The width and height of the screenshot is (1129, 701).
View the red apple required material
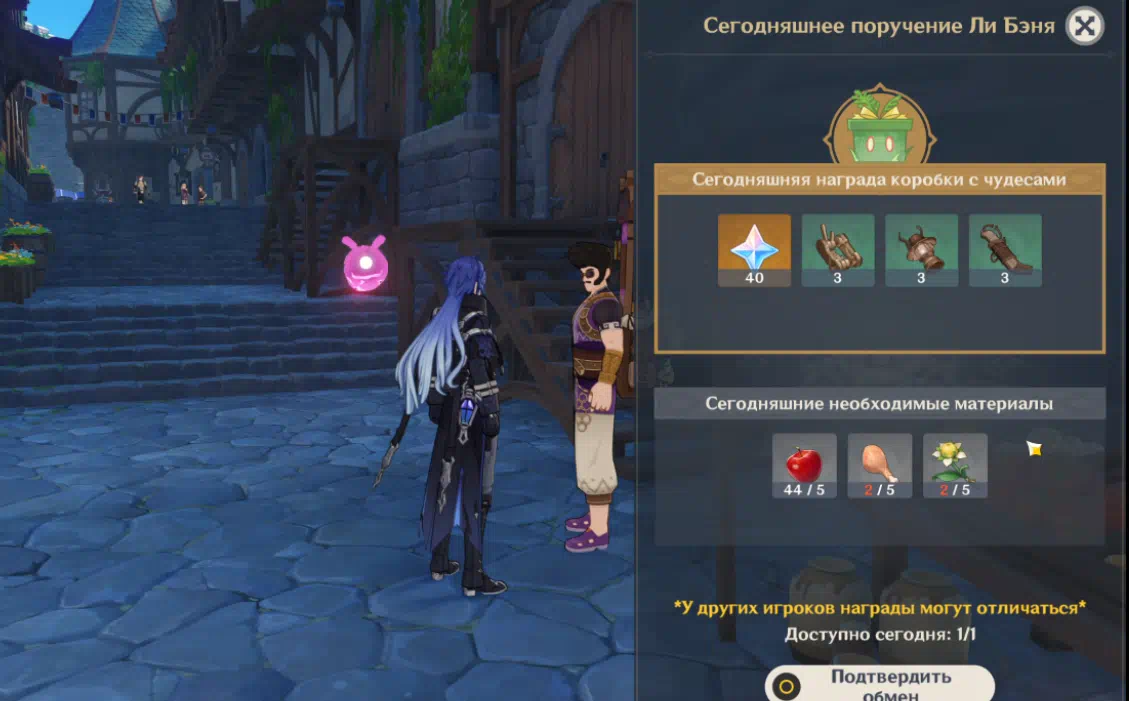(x=804, y=465)
